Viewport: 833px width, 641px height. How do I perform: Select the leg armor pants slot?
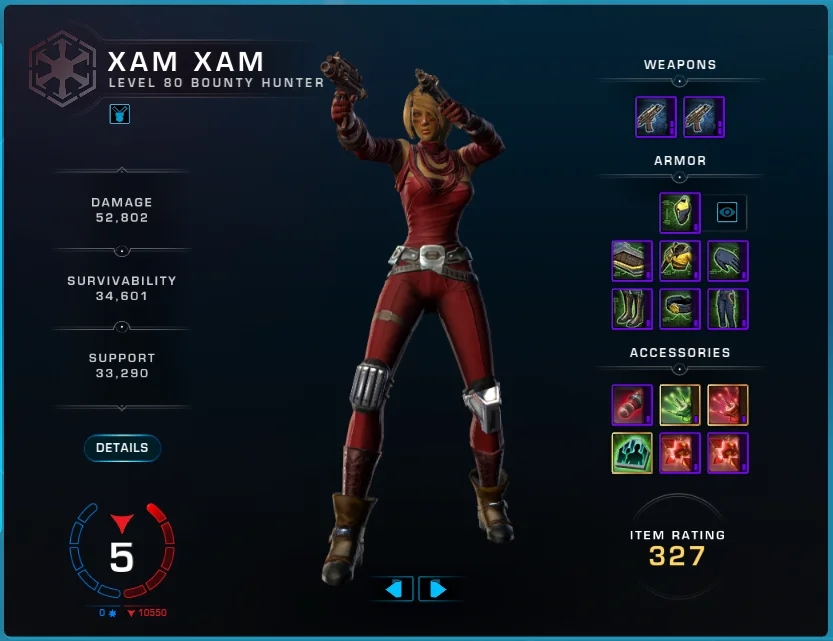pos(728,308)
